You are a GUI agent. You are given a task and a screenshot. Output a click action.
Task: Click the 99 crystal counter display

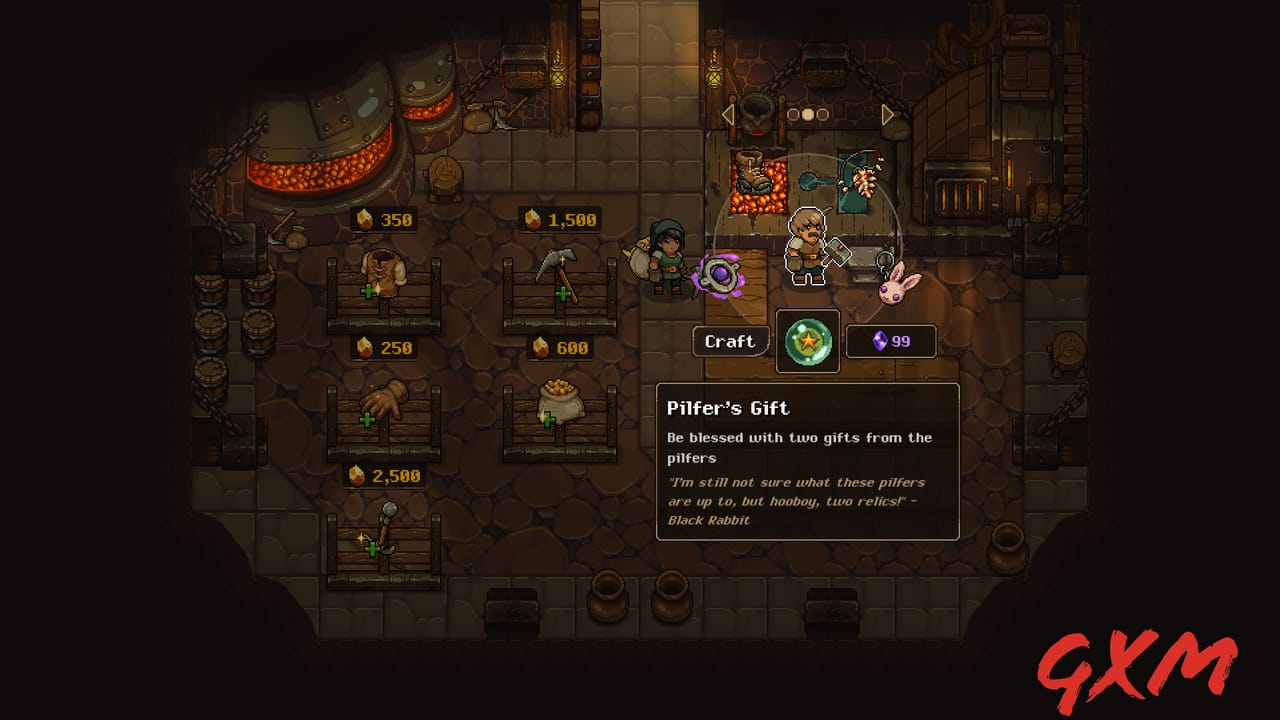(890, 340)
